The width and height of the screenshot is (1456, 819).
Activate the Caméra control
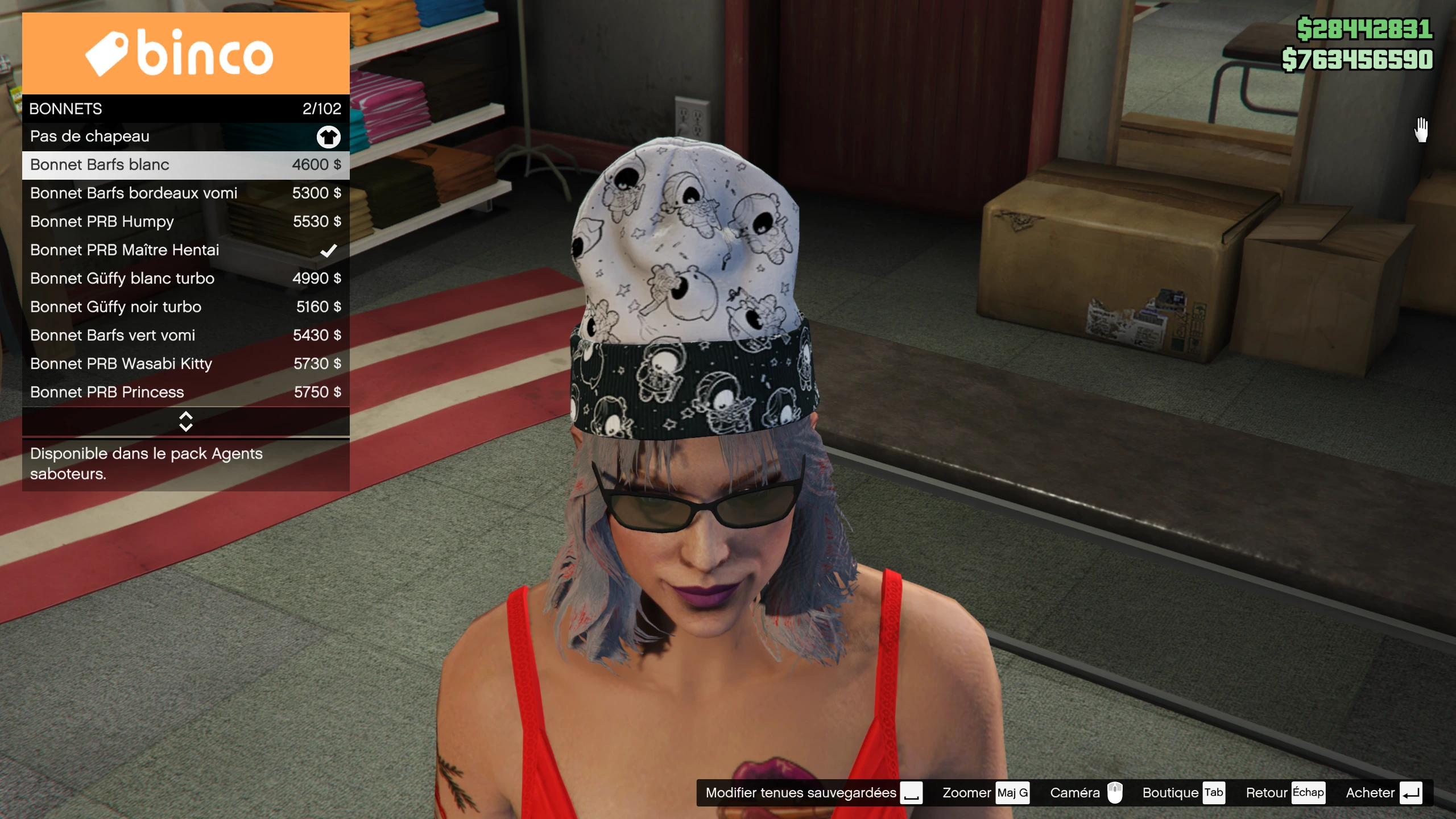tap(1086, 793)
